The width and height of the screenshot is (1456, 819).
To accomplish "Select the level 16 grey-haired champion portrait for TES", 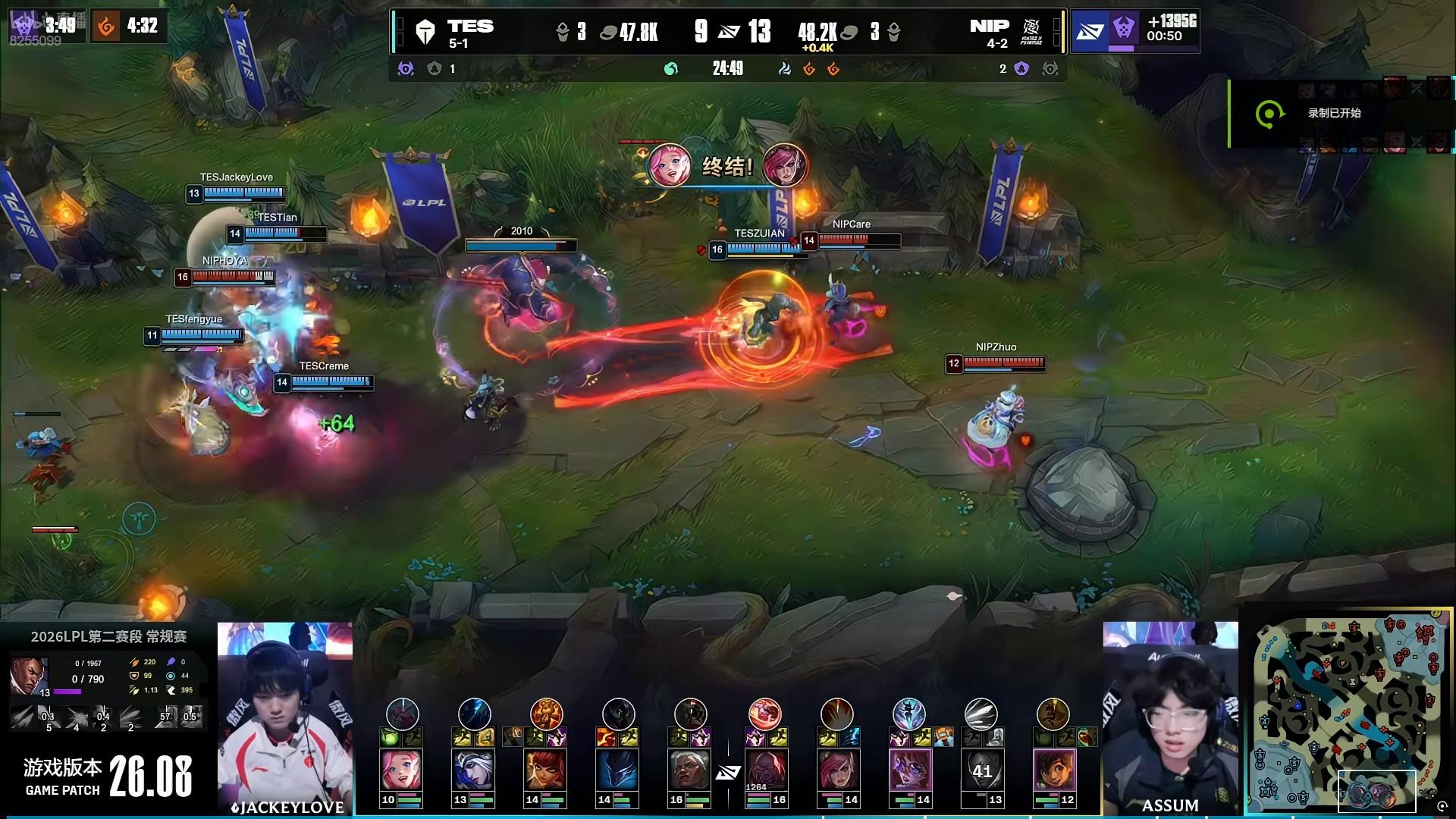I will 689,770.
